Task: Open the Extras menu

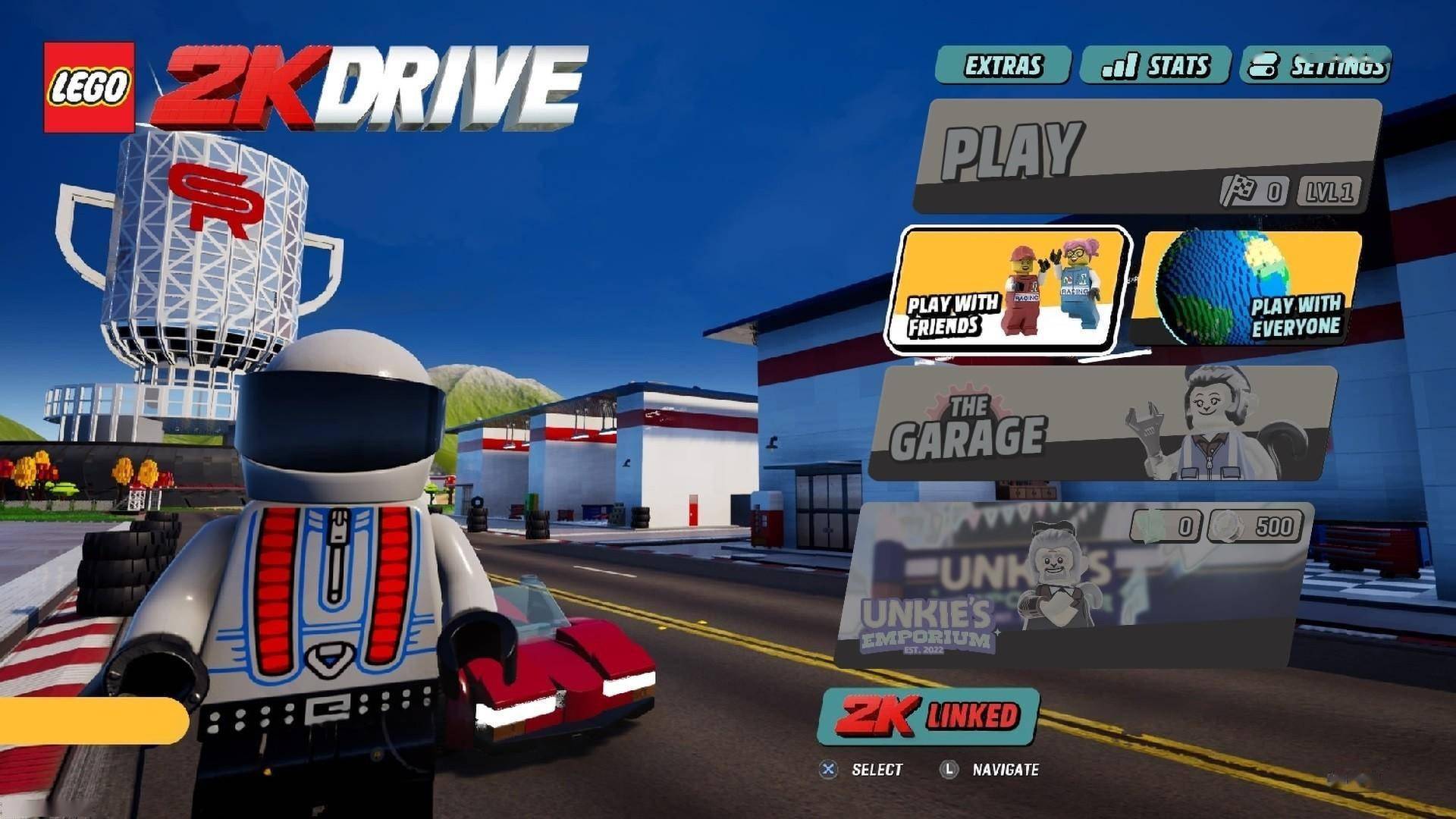Action: (x=1003, y=65)
